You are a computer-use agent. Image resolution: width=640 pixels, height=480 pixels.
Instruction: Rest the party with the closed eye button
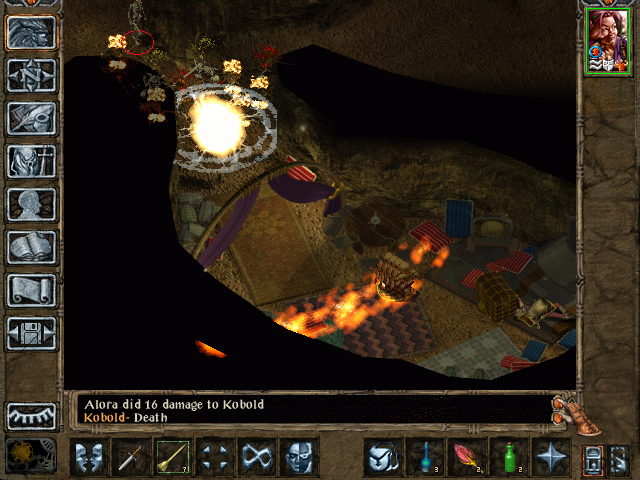[x=32, y=415]
